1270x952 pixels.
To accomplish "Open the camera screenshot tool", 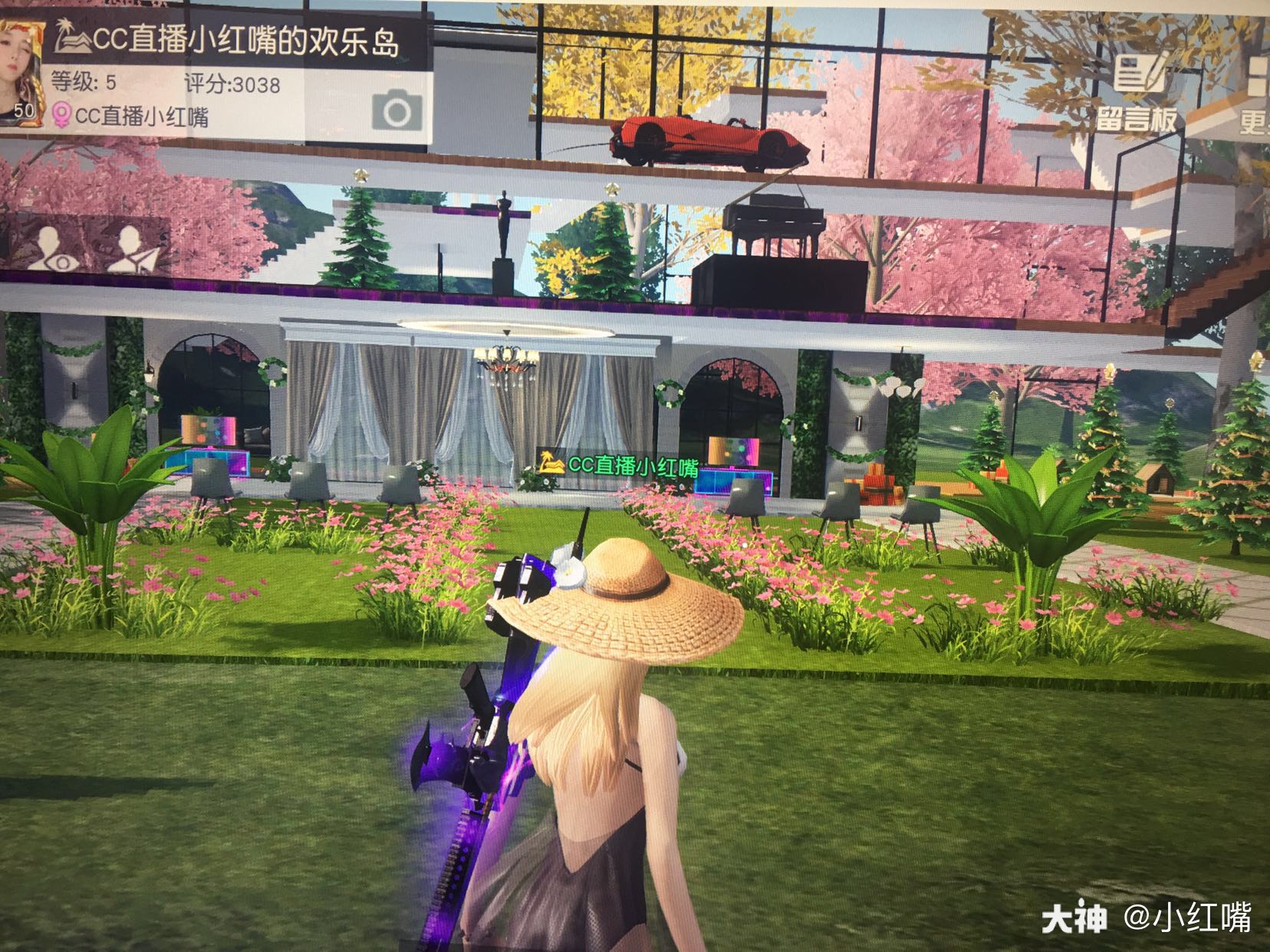I will (396, 110).
